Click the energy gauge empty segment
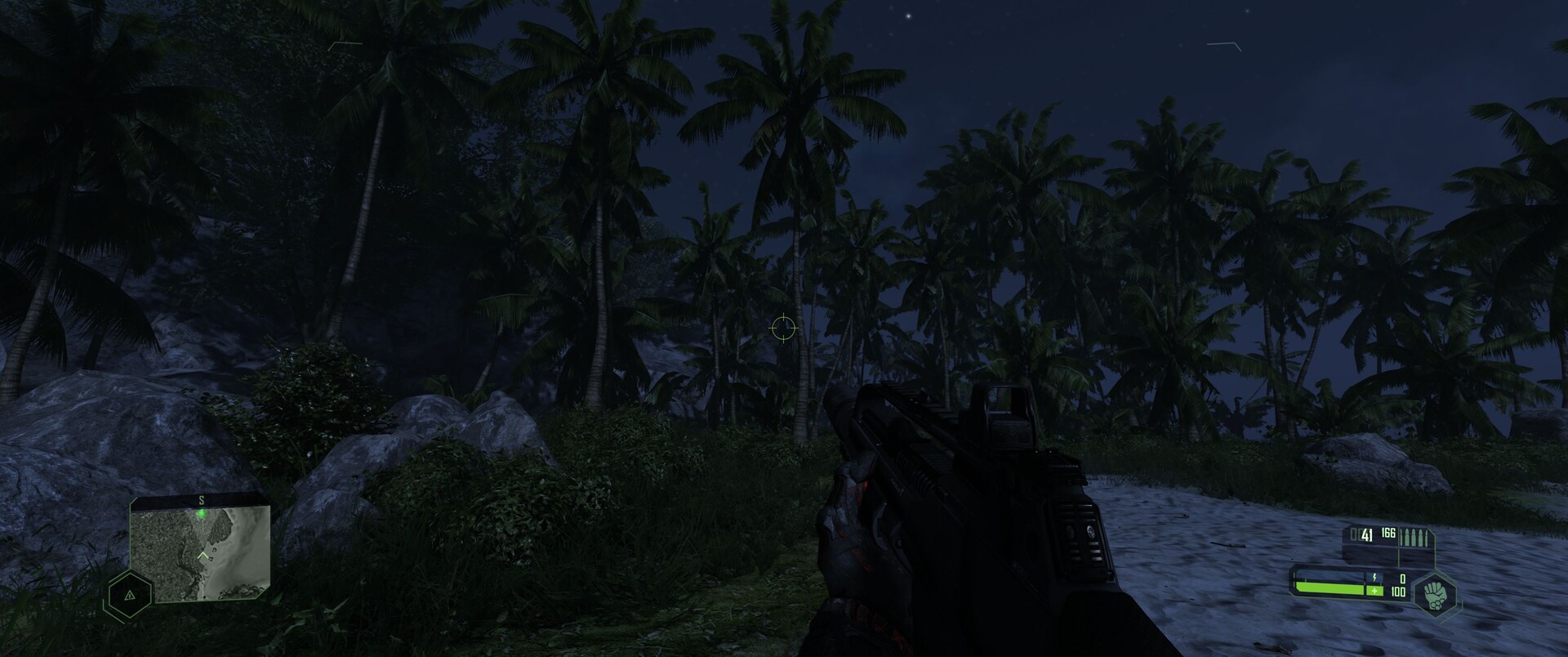This screenshot has width=1568, height=657. [1329, 574]
